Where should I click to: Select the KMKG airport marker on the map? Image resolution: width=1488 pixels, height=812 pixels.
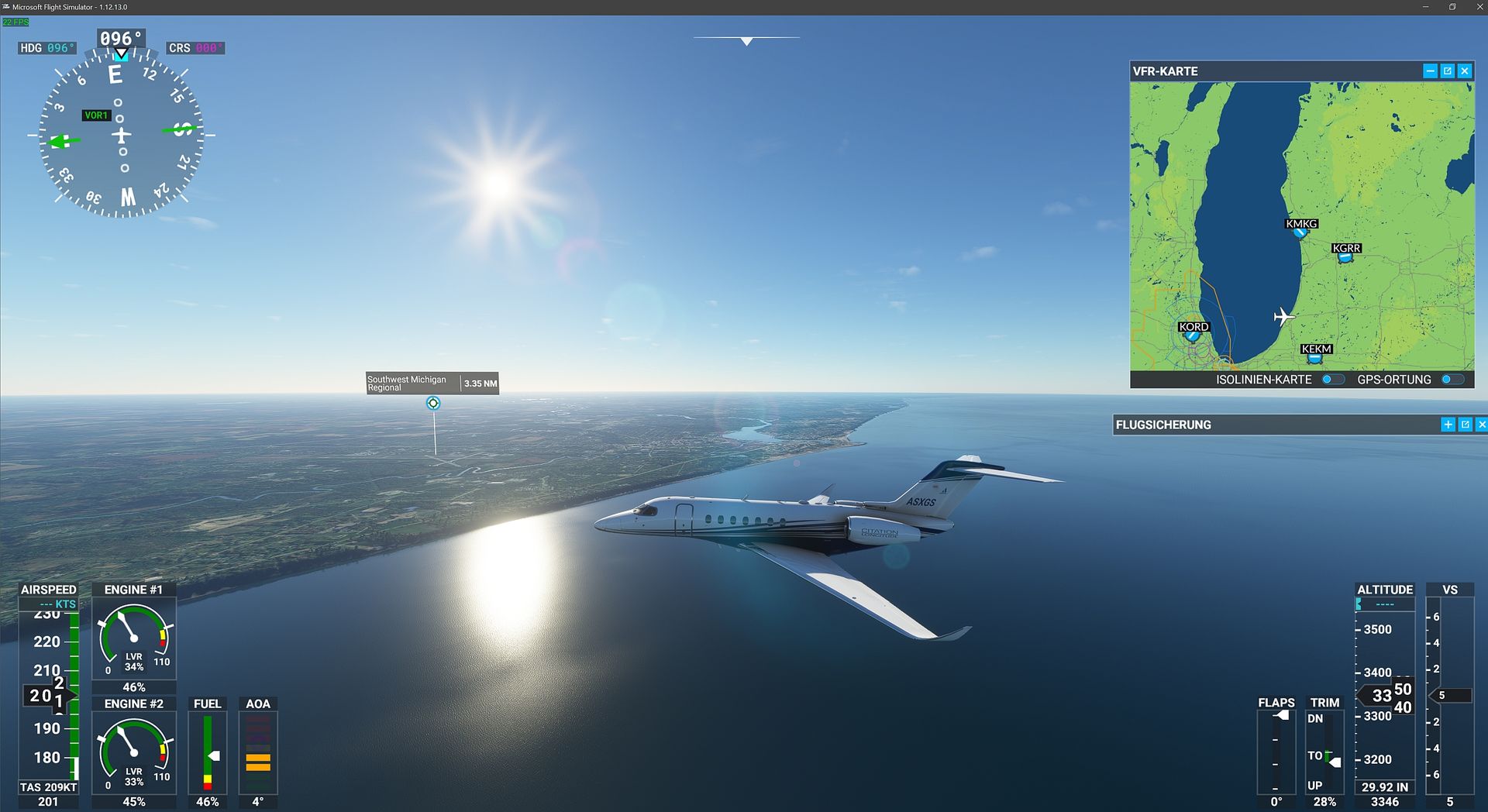point(1300,232)
